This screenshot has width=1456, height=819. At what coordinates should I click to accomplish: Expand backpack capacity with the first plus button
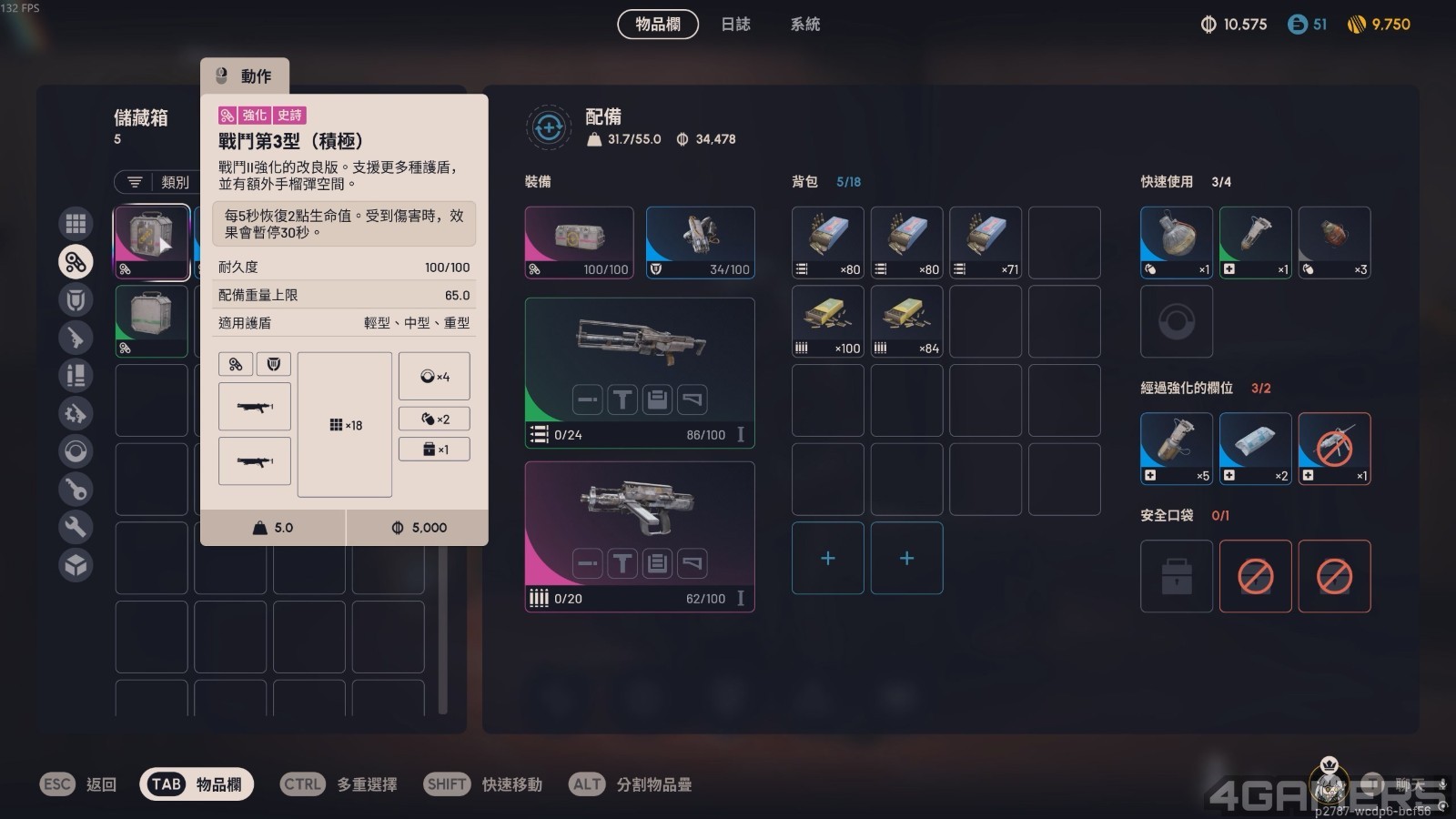(827, 559)
